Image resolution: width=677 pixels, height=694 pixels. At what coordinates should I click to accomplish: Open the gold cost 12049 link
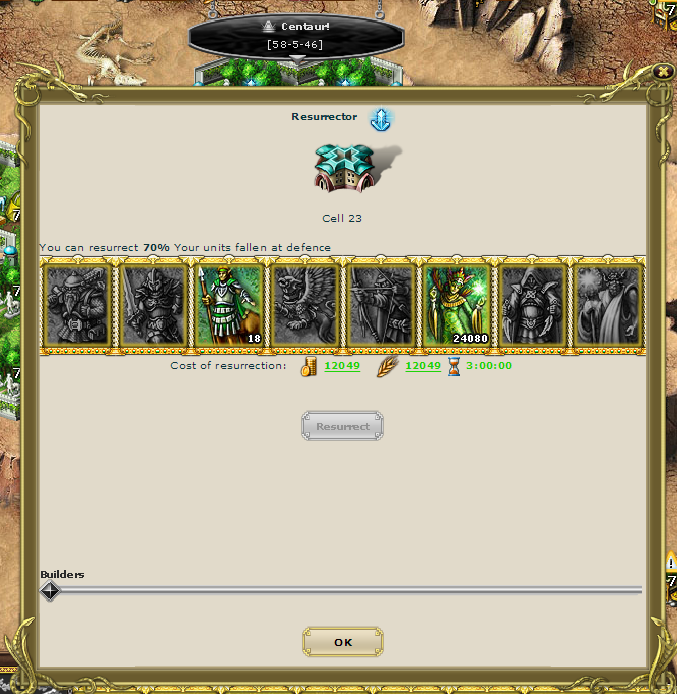342,366
